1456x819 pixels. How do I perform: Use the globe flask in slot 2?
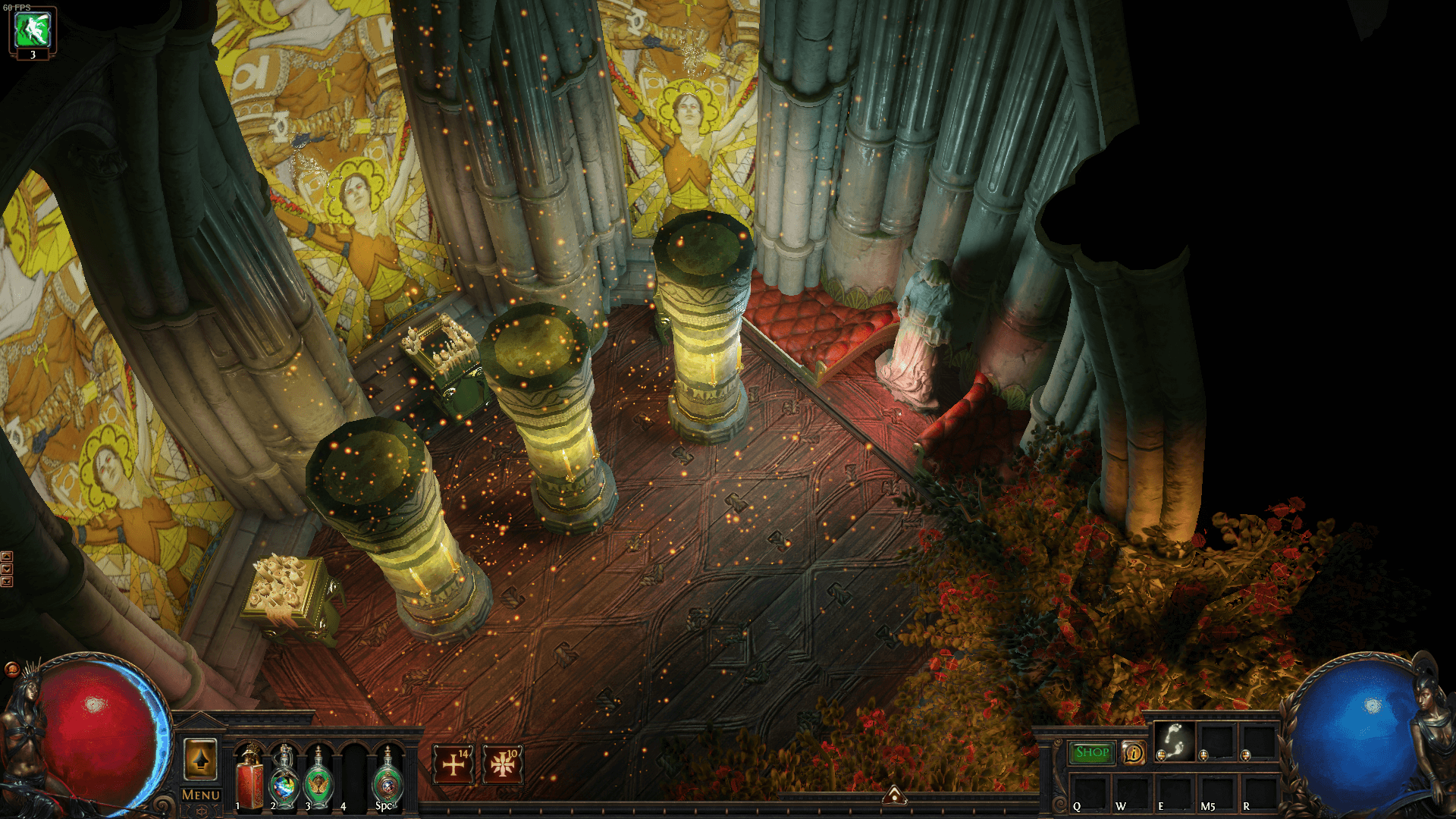click(x=284, y=779)
